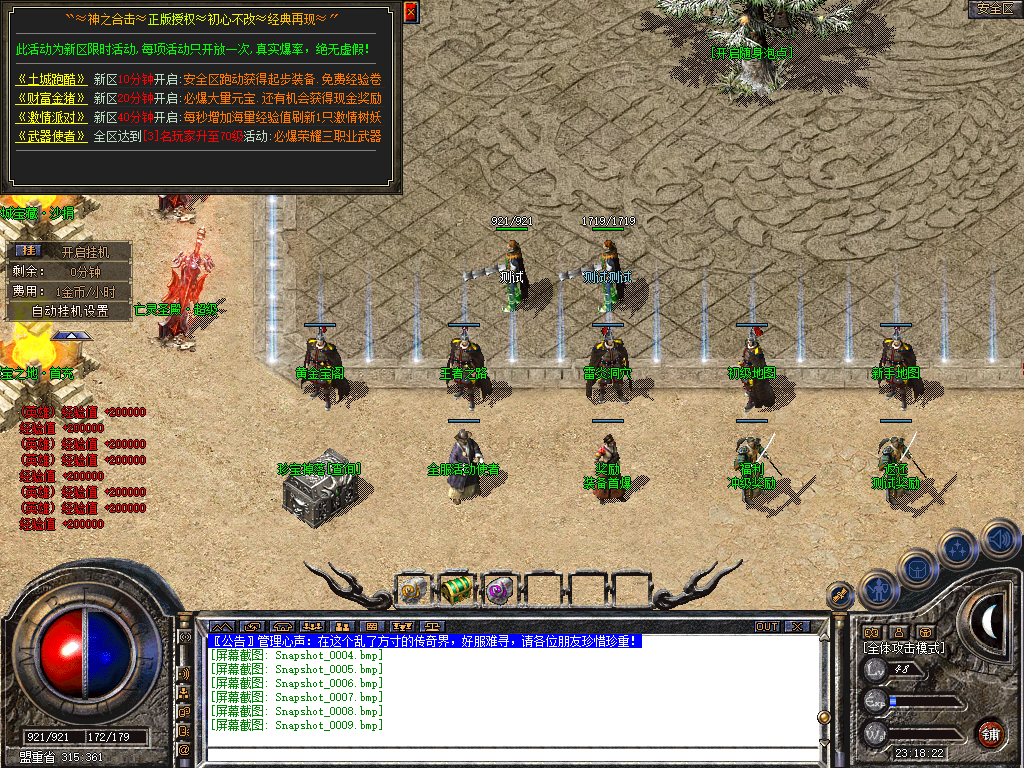The height and width of the screenshot is (768, 1024).
Task: Open the skills stars round button
Action: tap(958, 548)
